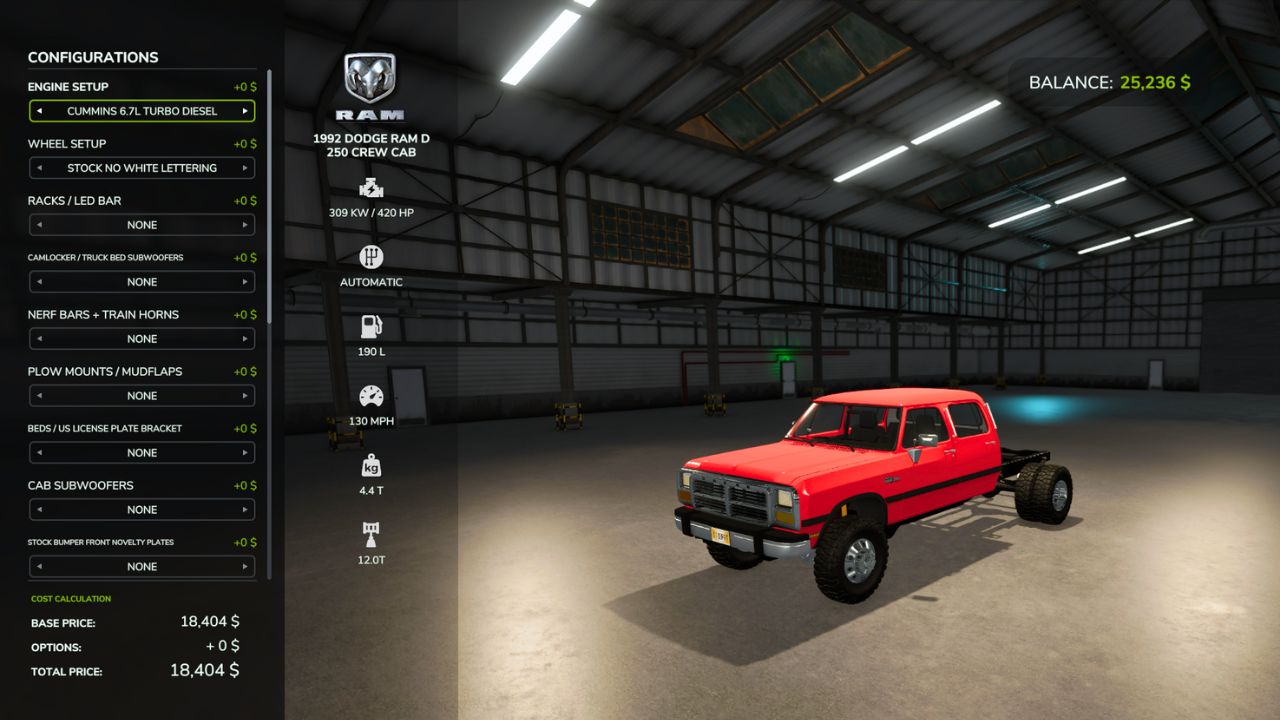Screen dimensions: 1280x720
Task: Click the gear shifter icon for AUTOMATIC transmission
Action: tap(370, 258)
